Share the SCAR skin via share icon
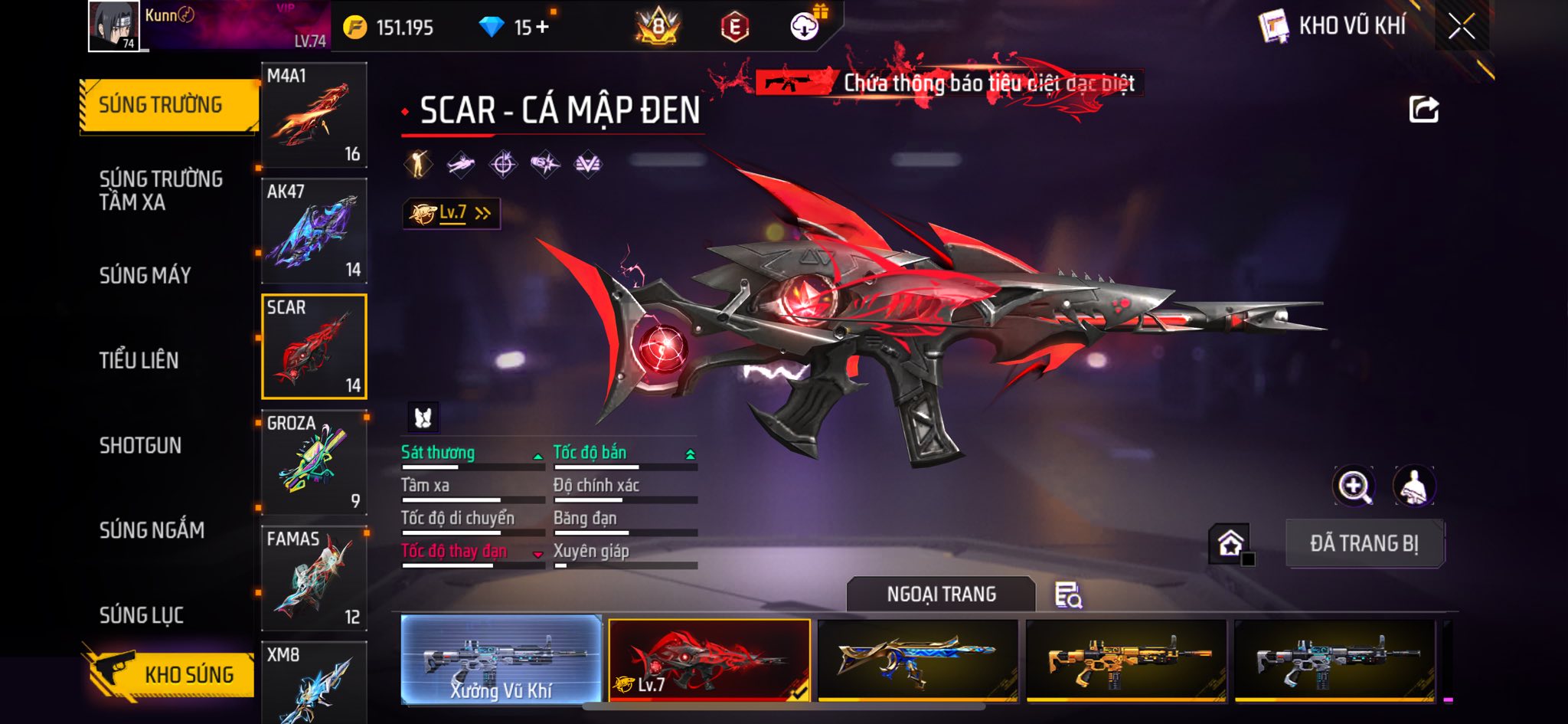Viewport: 1568px width, 724px height. tap(1423, 110)
